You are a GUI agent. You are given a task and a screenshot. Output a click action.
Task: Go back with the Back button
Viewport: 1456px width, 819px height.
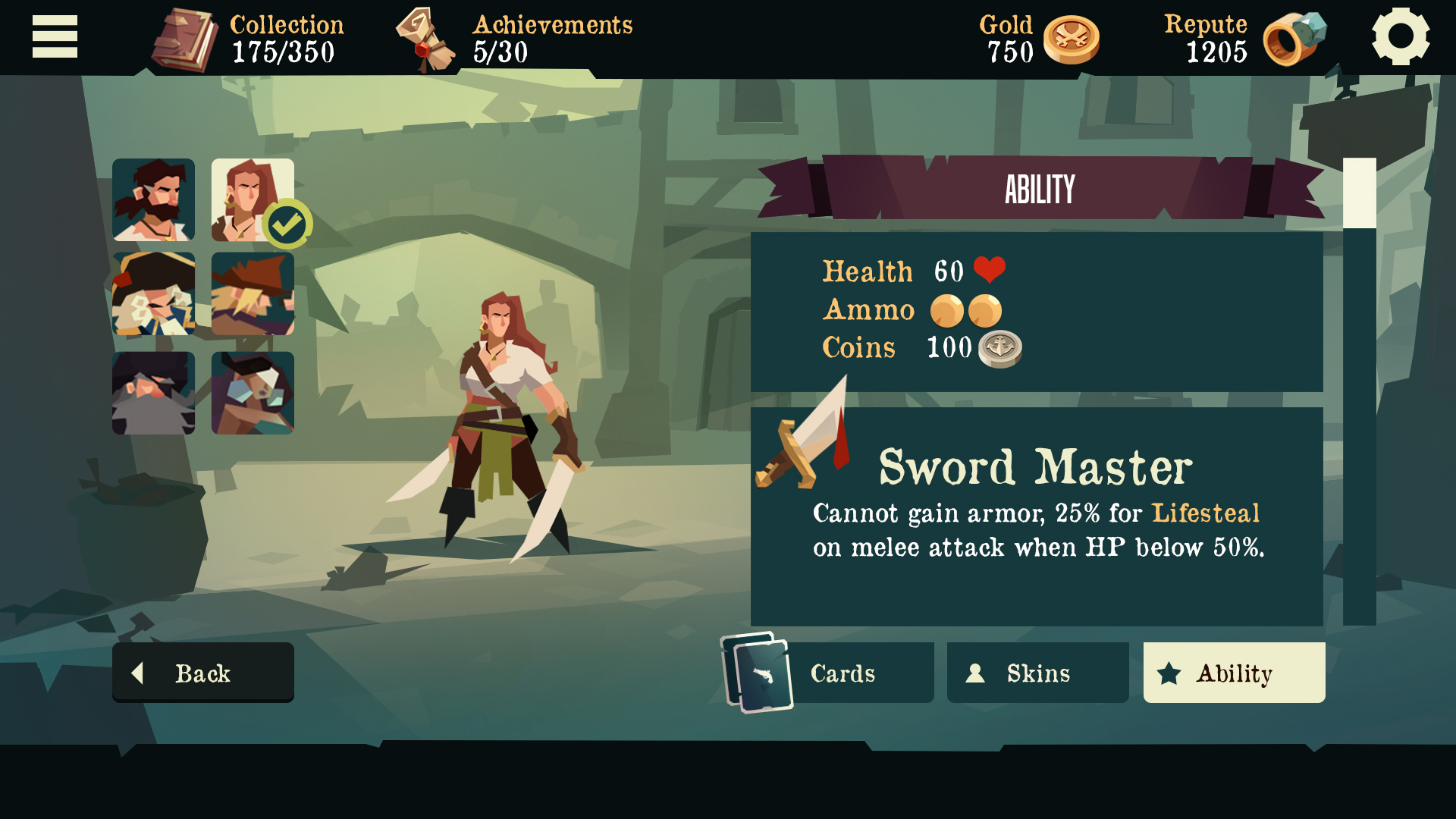(203, 673)
